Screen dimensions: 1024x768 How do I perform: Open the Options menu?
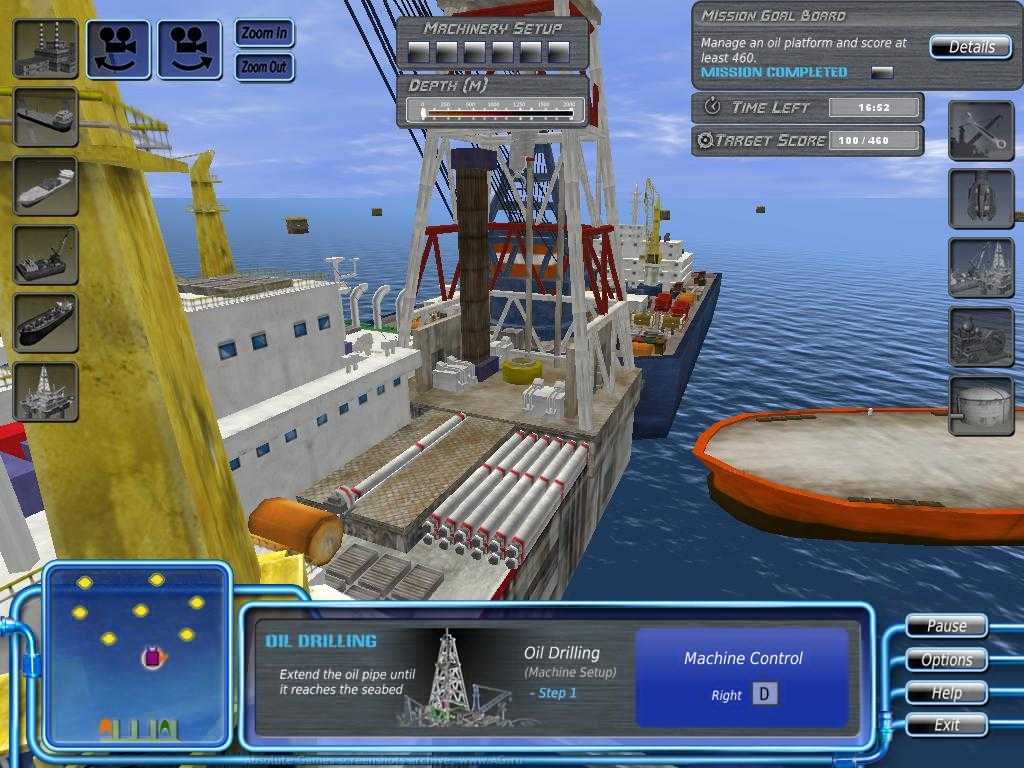pyautogui.click(x=946, y=659)
